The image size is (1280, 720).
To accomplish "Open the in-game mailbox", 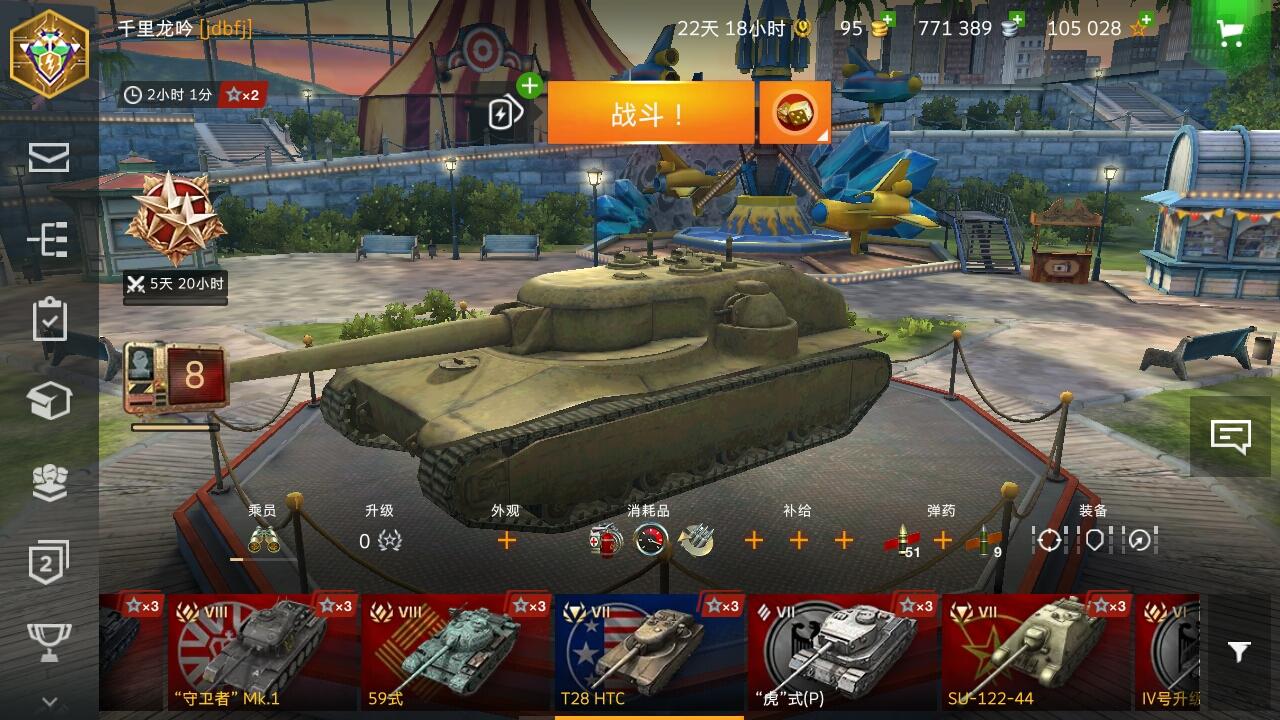I will coord(49,158).
